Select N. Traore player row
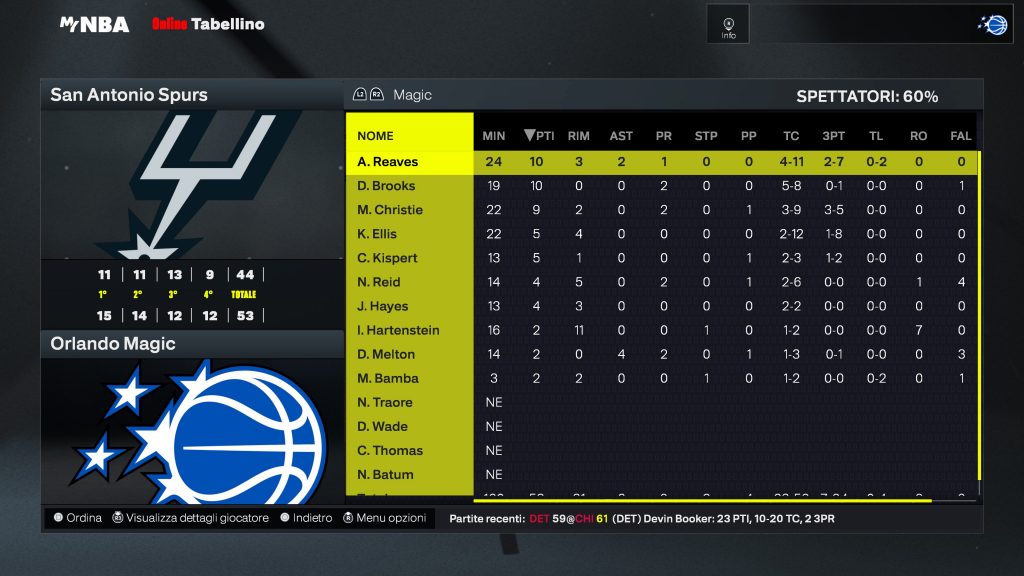 (385, 402)
